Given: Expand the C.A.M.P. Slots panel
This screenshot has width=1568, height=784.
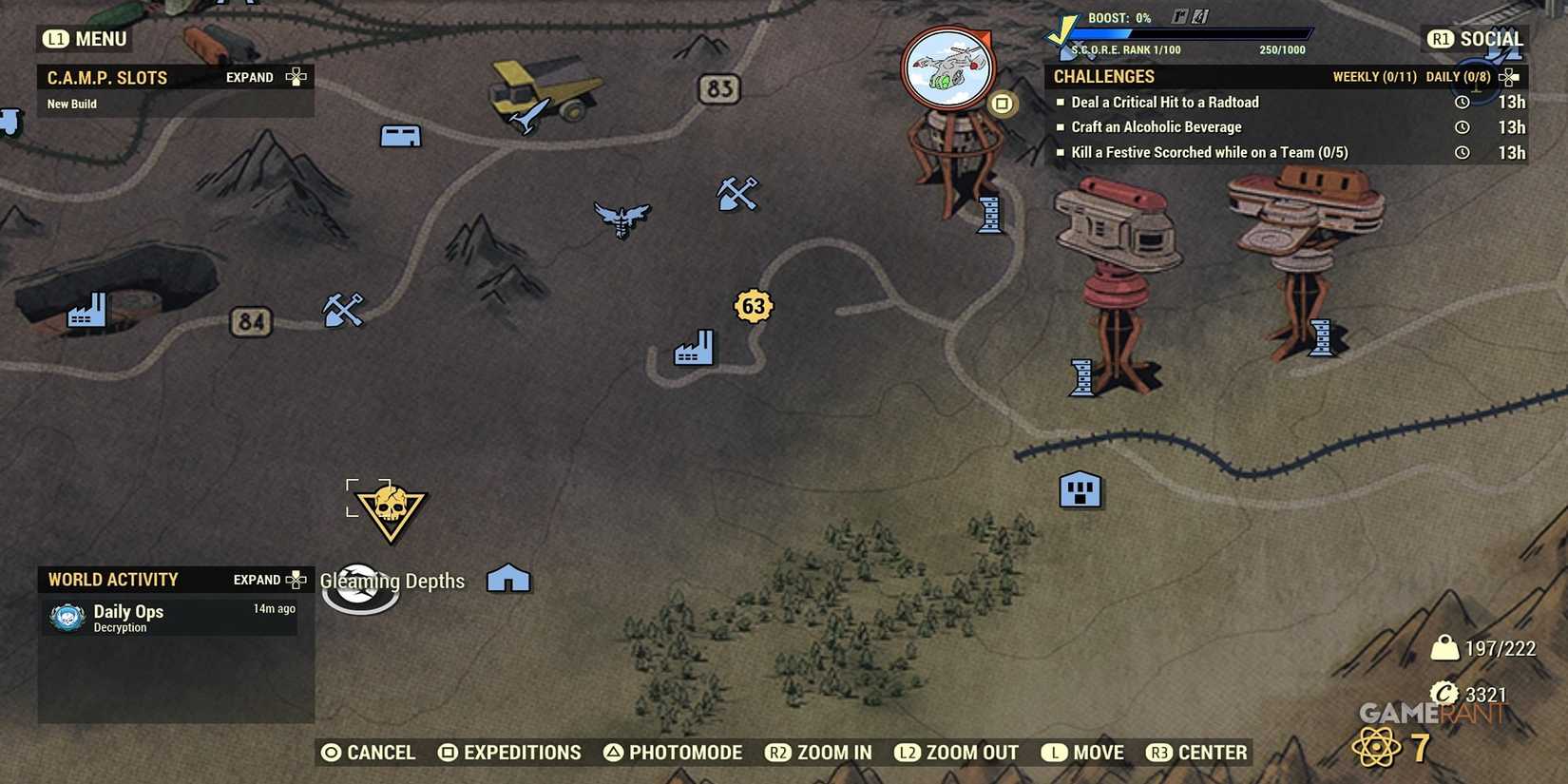Looking at the screenshot, I should [x=249, y=77].
